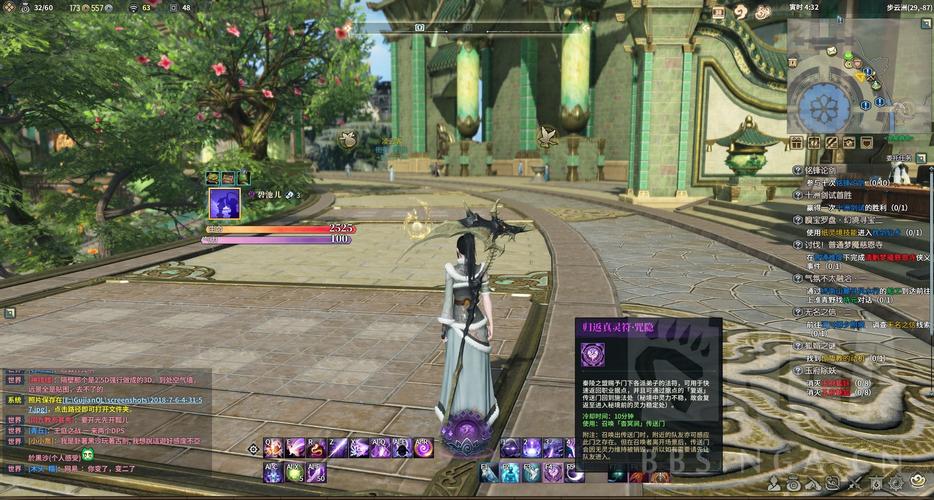Viewport: 934px width, 500px height.
Task: Activate the Q hotkey skill
Action: [x=273, y=448]
